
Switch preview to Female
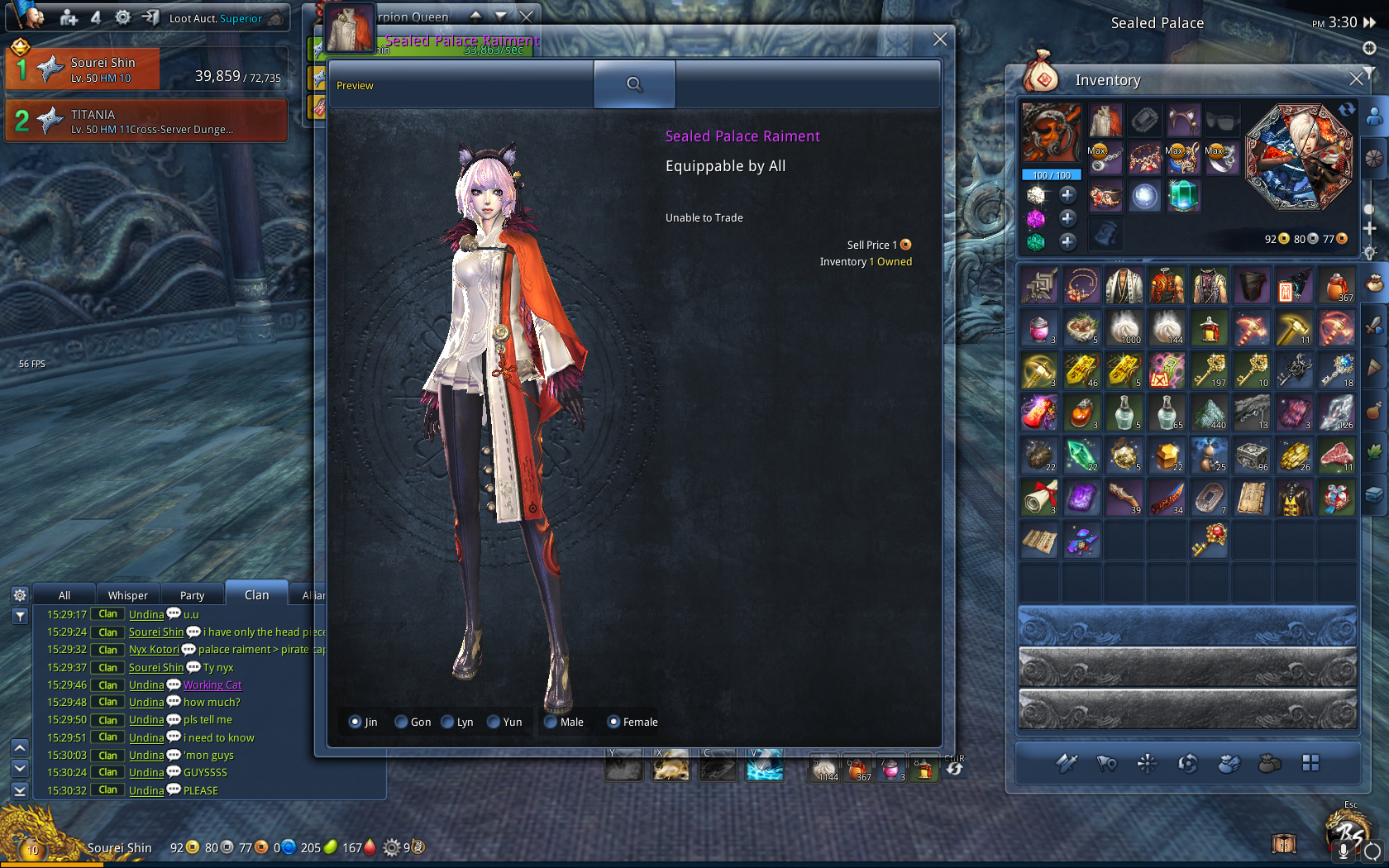pyautogui.click(x=613, y=722)
